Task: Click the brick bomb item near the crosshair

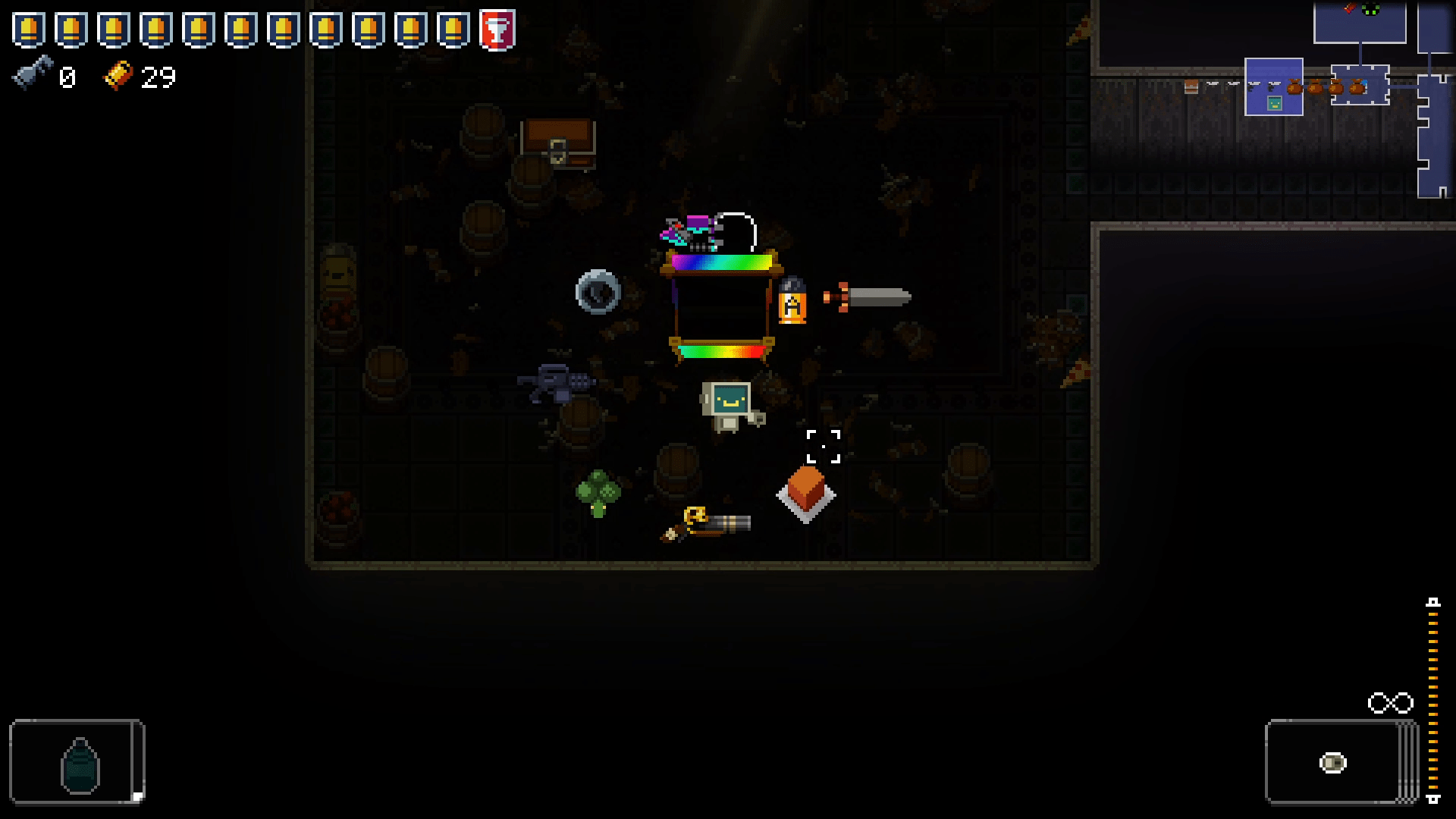Action: (x=805, y=493)
